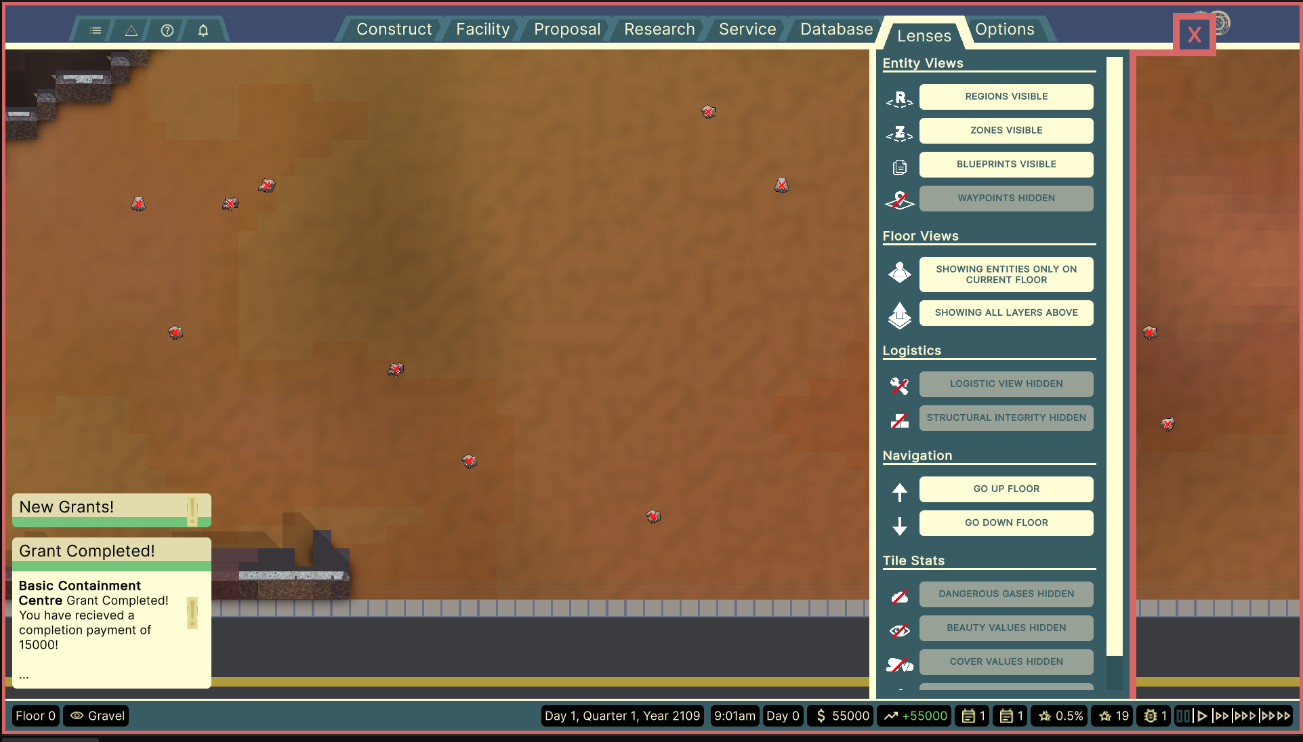Viewport: 1303px width, 742px height.
Task: Show structural integrity overlay
Action: 1006,418
